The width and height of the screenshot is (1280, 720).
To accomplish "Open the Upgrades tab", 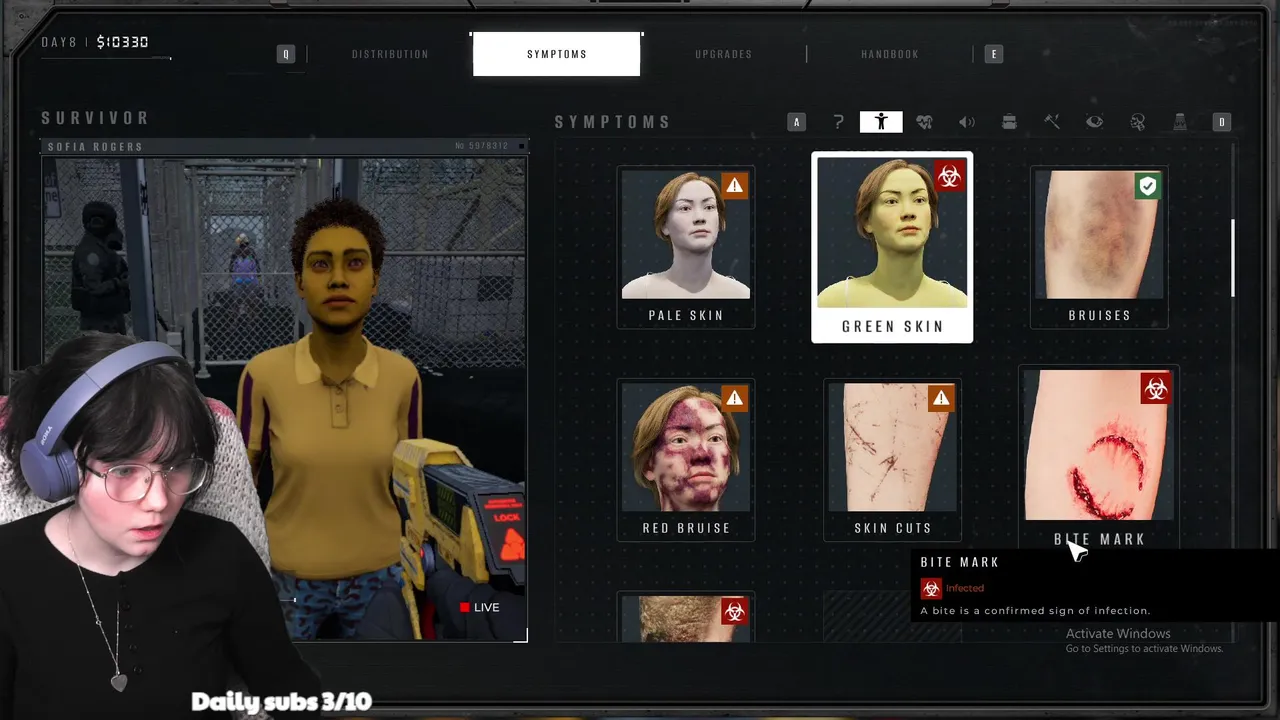I will pyautogui.click(x=723, y=54).
